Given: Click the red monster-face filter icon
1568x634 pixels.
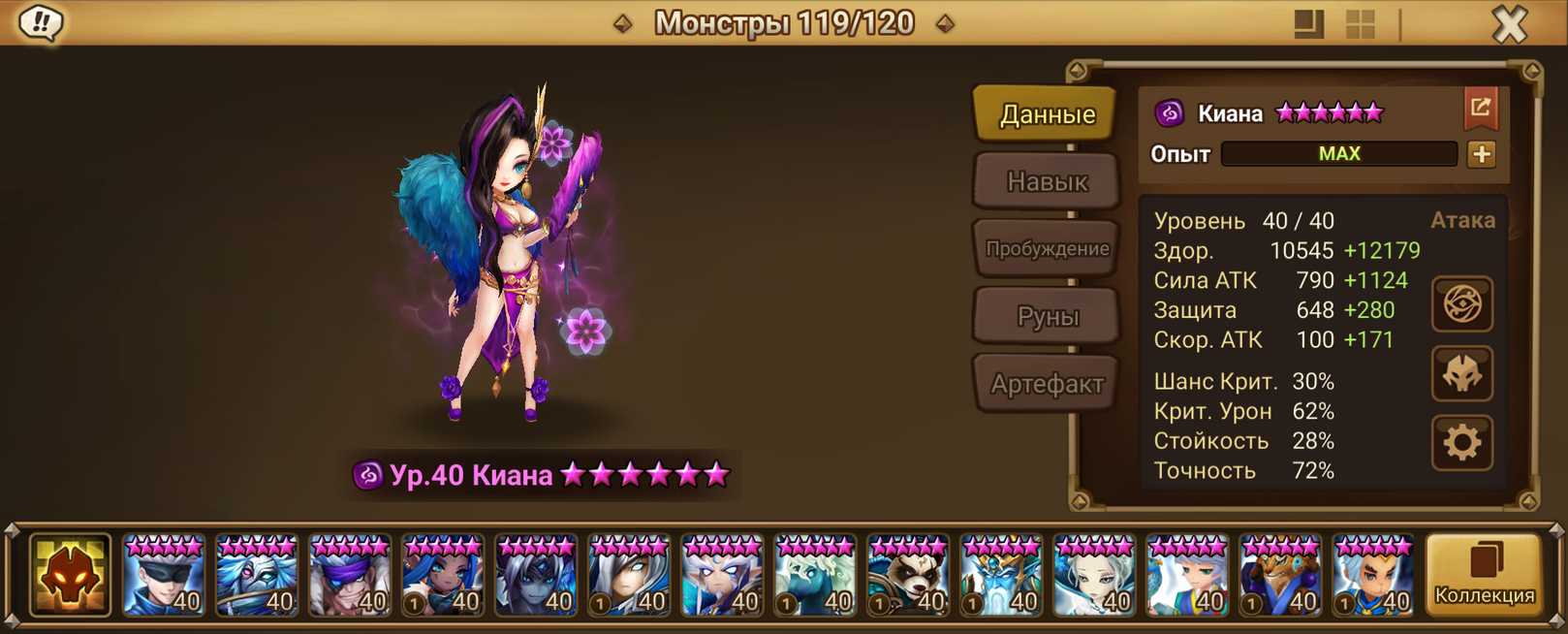Looking at the screenshot, I should 70,576.
